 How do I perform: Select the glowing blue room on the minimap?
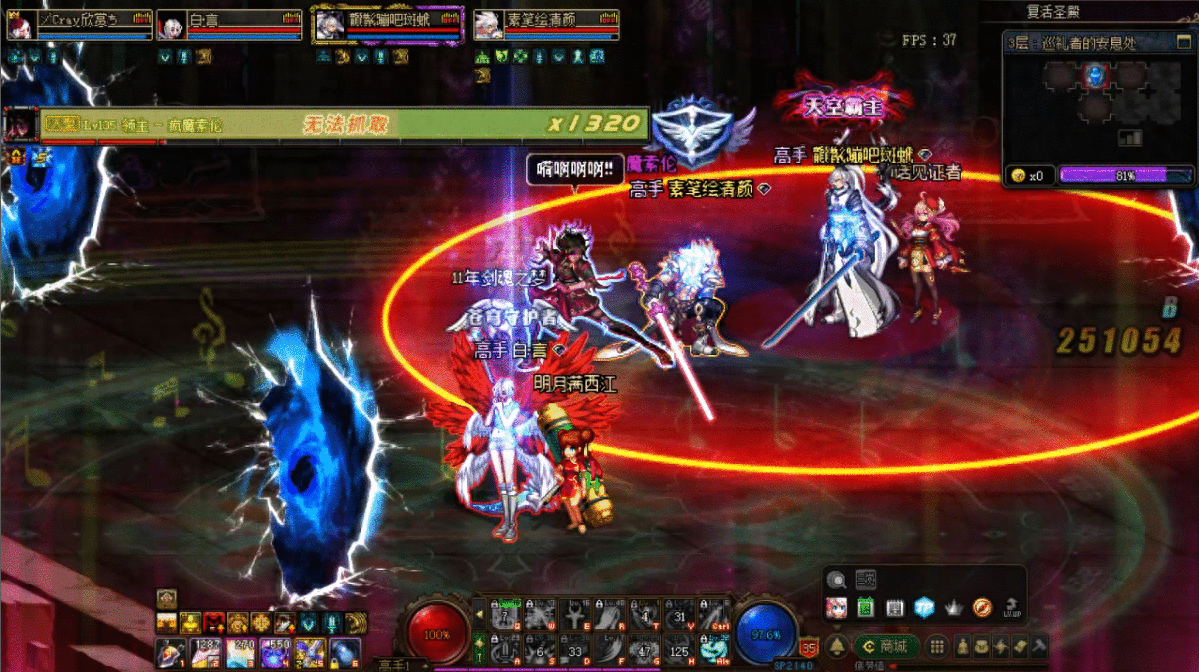[1096, 75]
